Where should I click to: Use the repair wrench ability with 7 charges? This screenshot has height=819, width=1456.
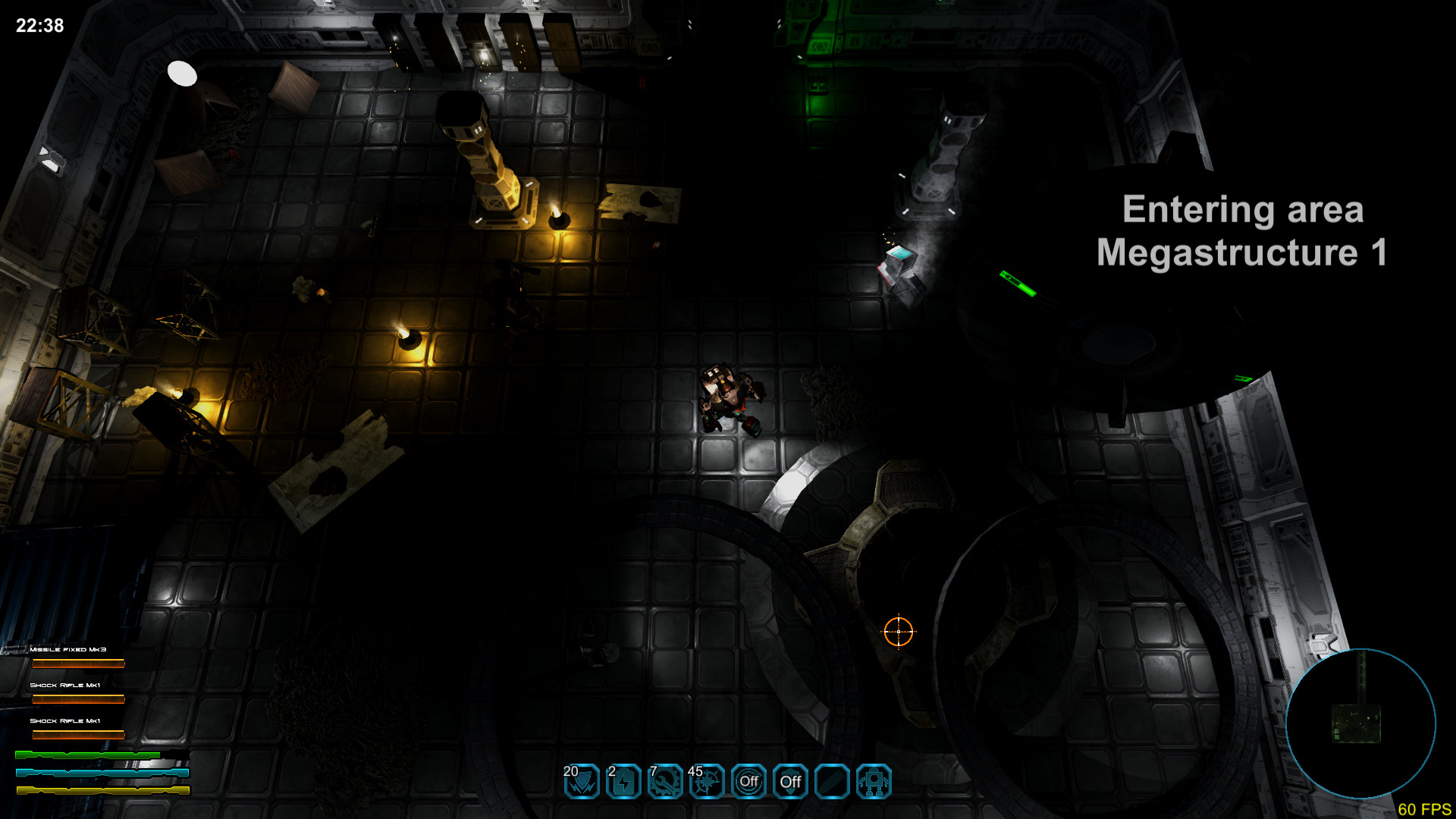(x=664, y=783)
